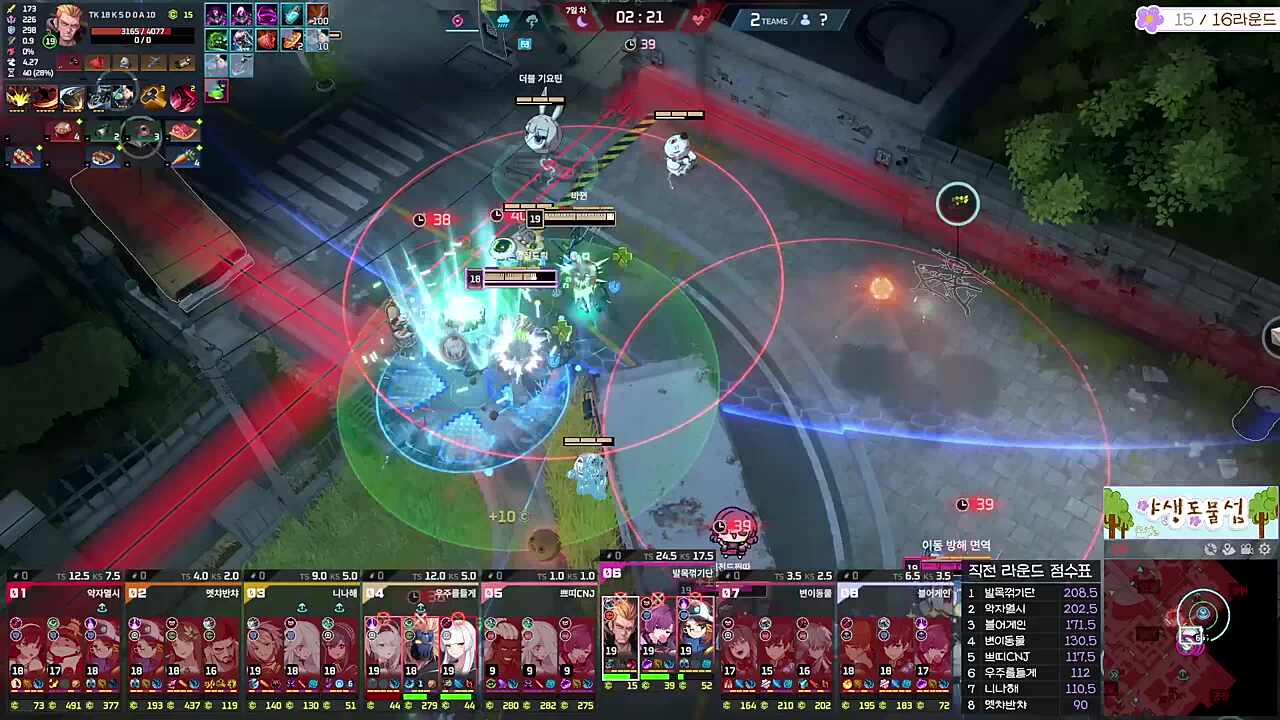Click the settings gear above the minimap
The height and width of the screenshot is (720, 1280).
click(x=1264, y=548)
